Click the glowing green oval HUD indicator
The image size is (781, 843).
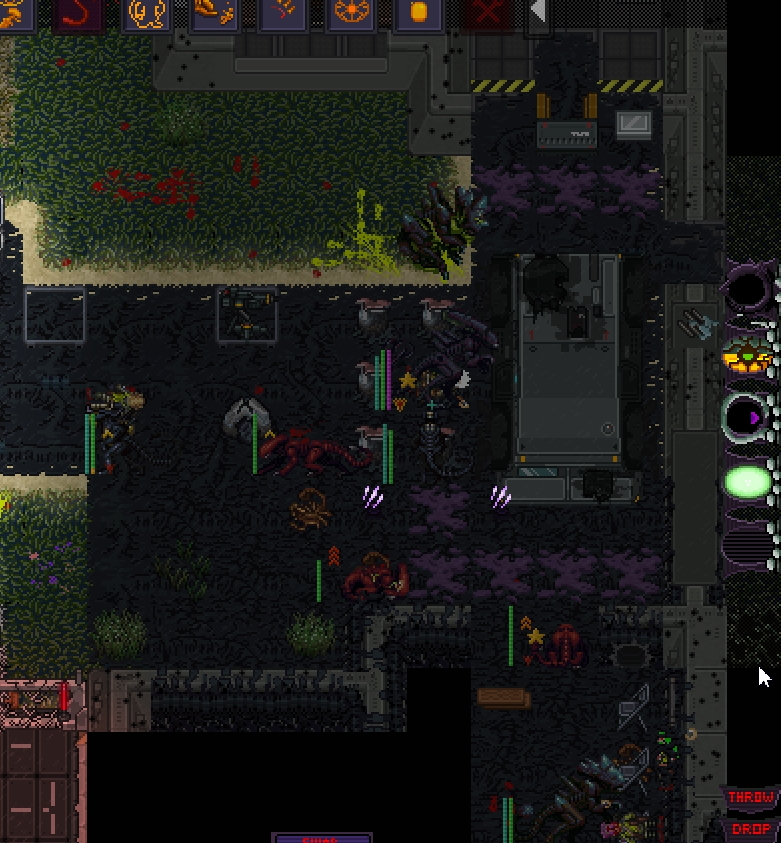748,483
